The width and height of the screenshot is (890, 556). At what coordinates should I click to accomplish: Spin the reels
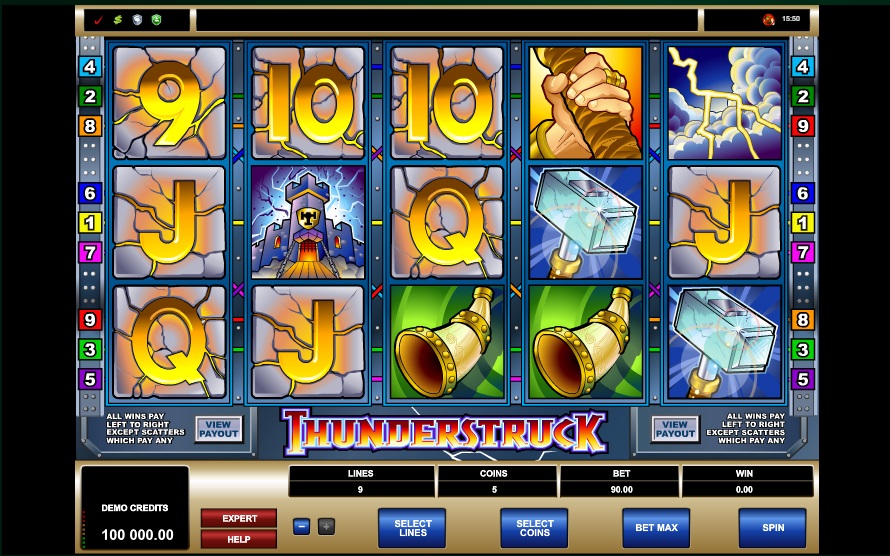(x=771, y=526)
